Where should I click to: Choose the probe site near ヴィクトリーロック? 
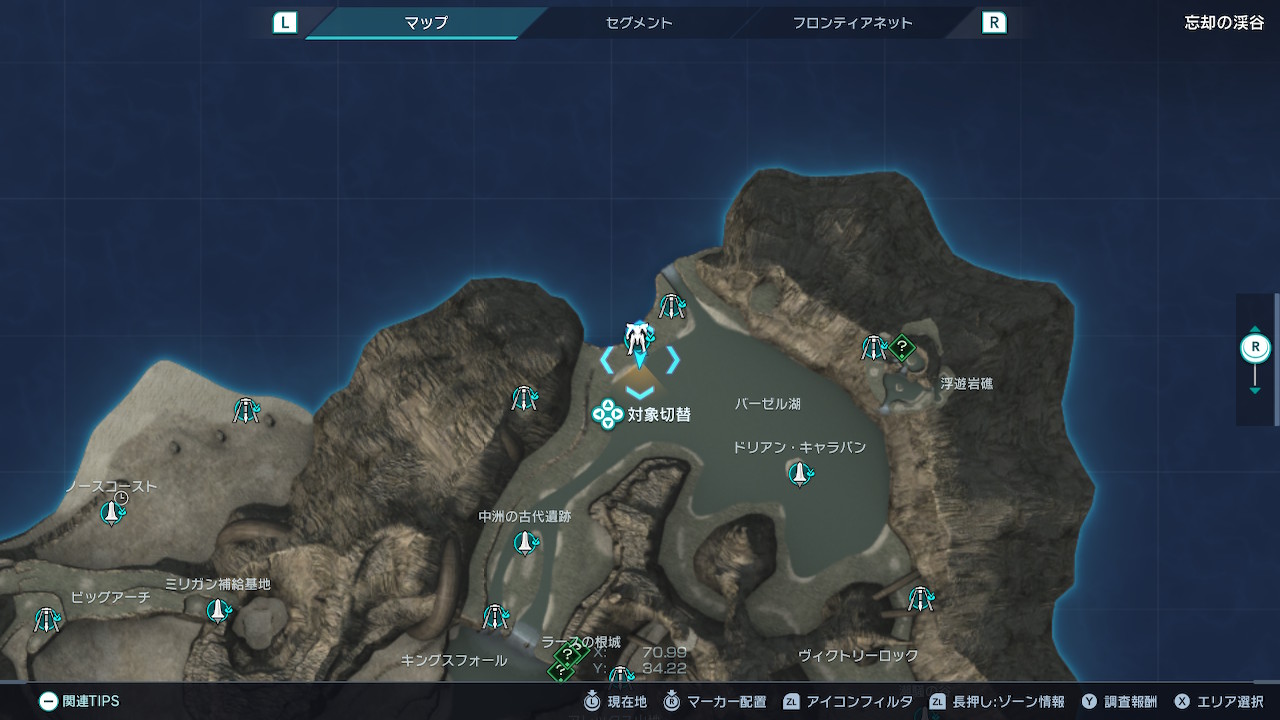point(920,599)
